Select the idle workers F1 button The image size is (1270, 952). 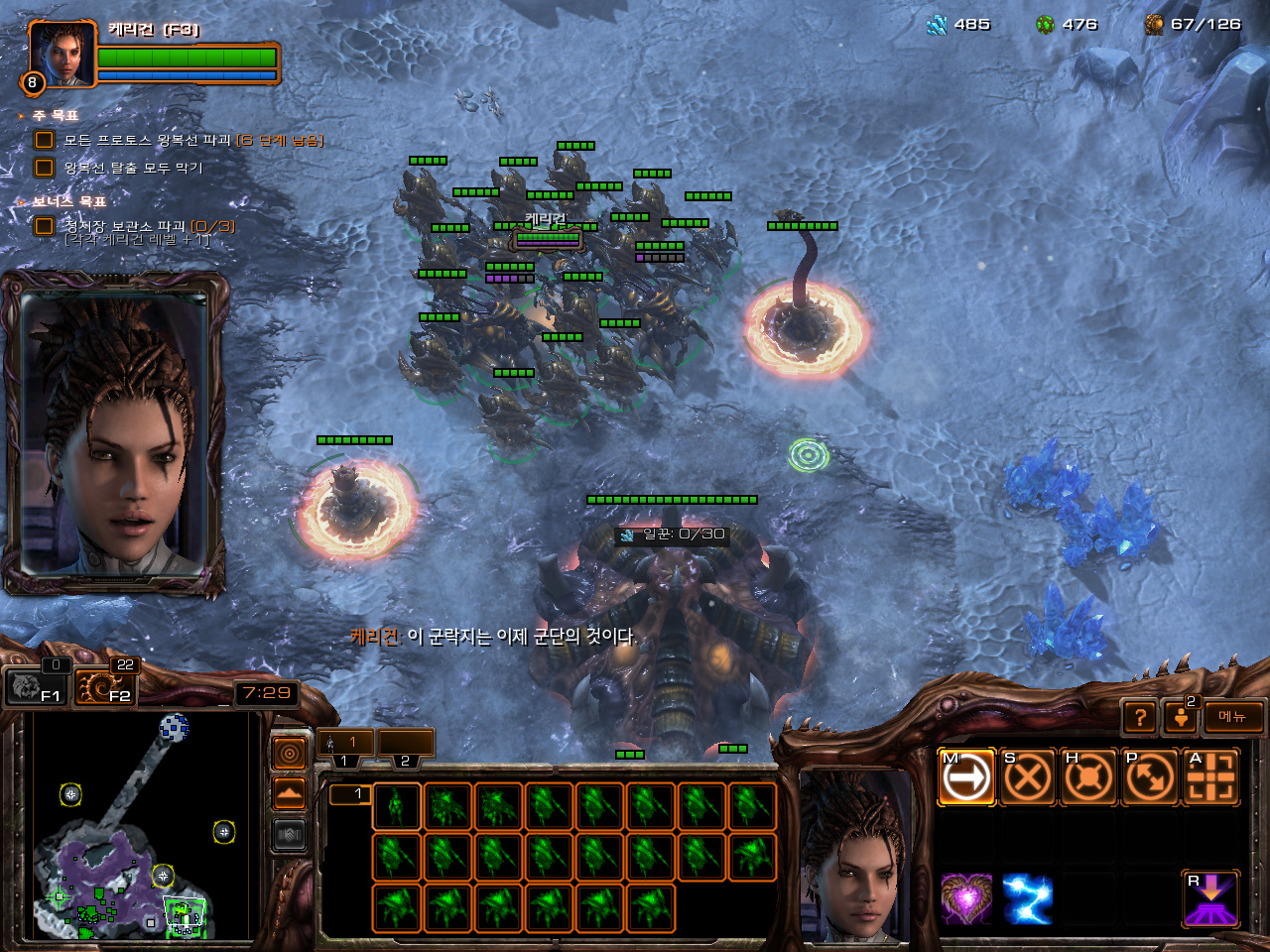[36, 686]
